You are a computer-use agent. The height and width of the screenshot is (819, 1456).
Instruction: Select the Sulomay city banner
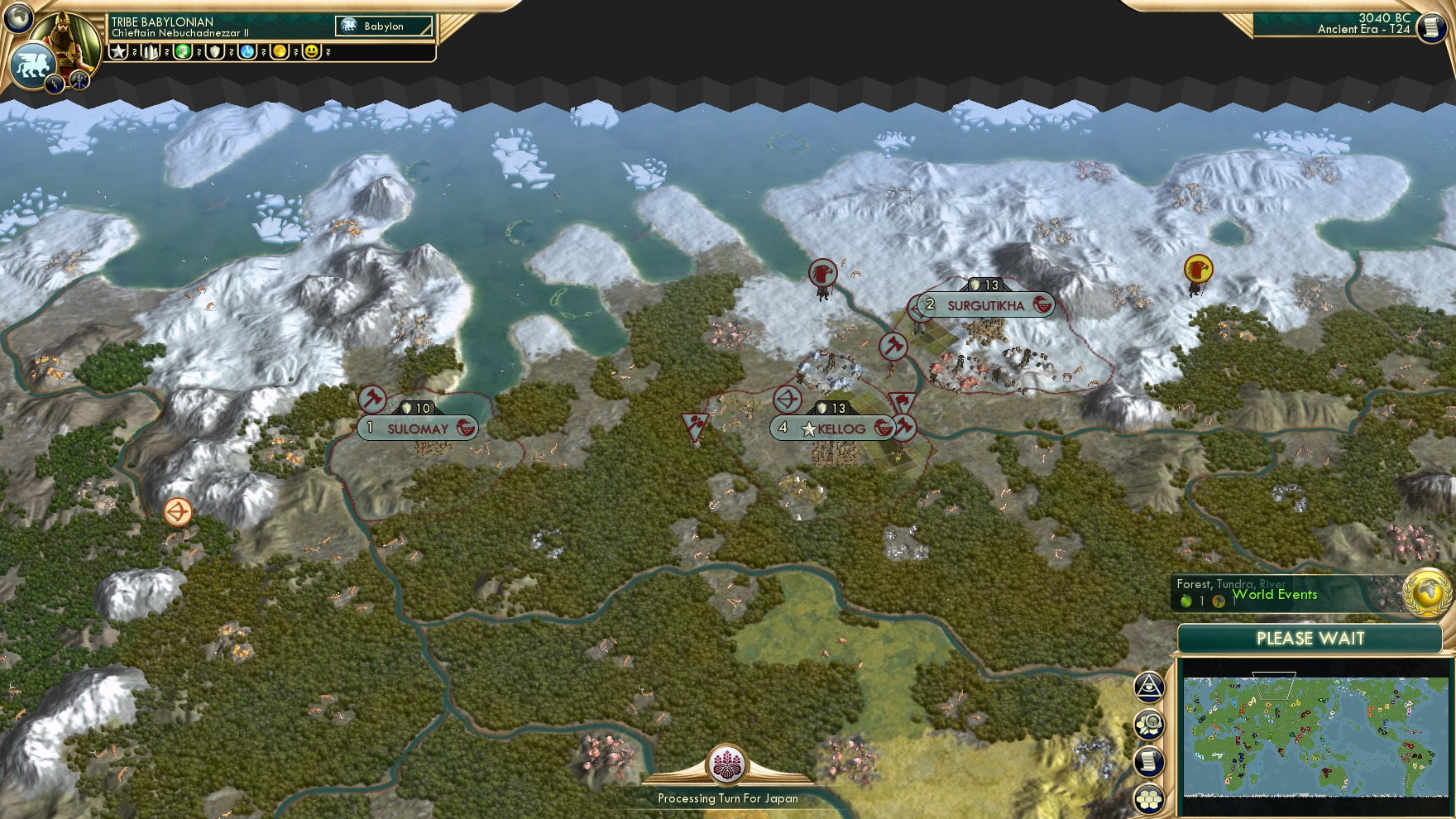(x=416, y=429)
